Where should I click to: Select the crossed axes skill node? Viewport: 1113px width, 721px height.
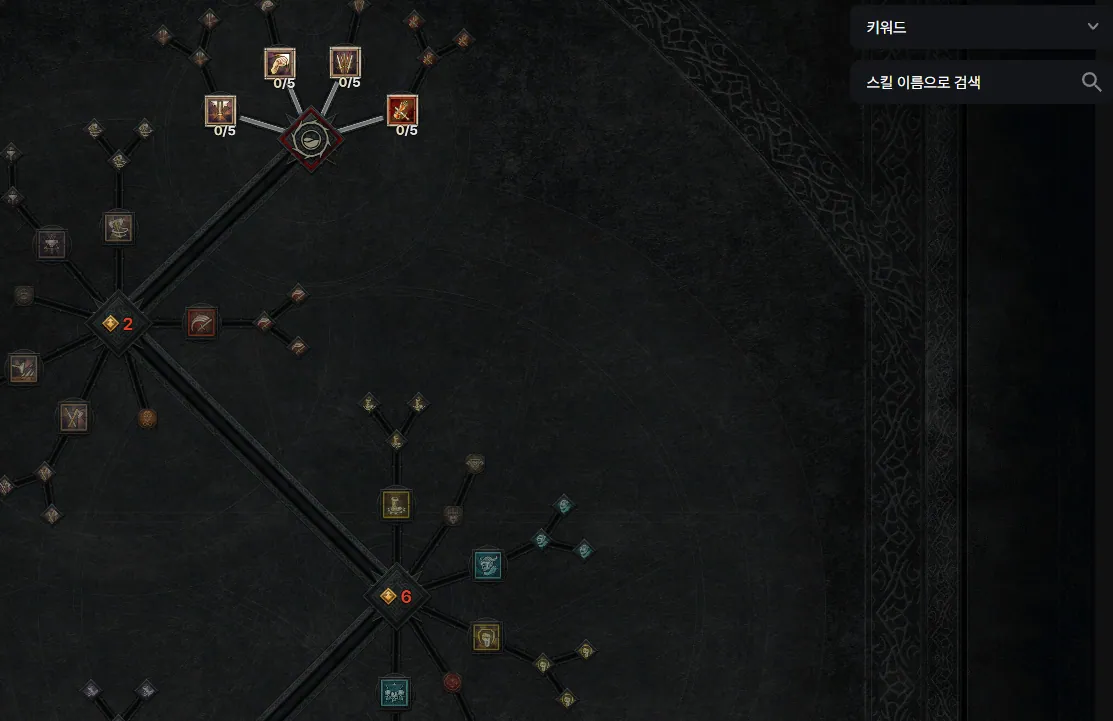pyautogui.click(x=73, y=416)
